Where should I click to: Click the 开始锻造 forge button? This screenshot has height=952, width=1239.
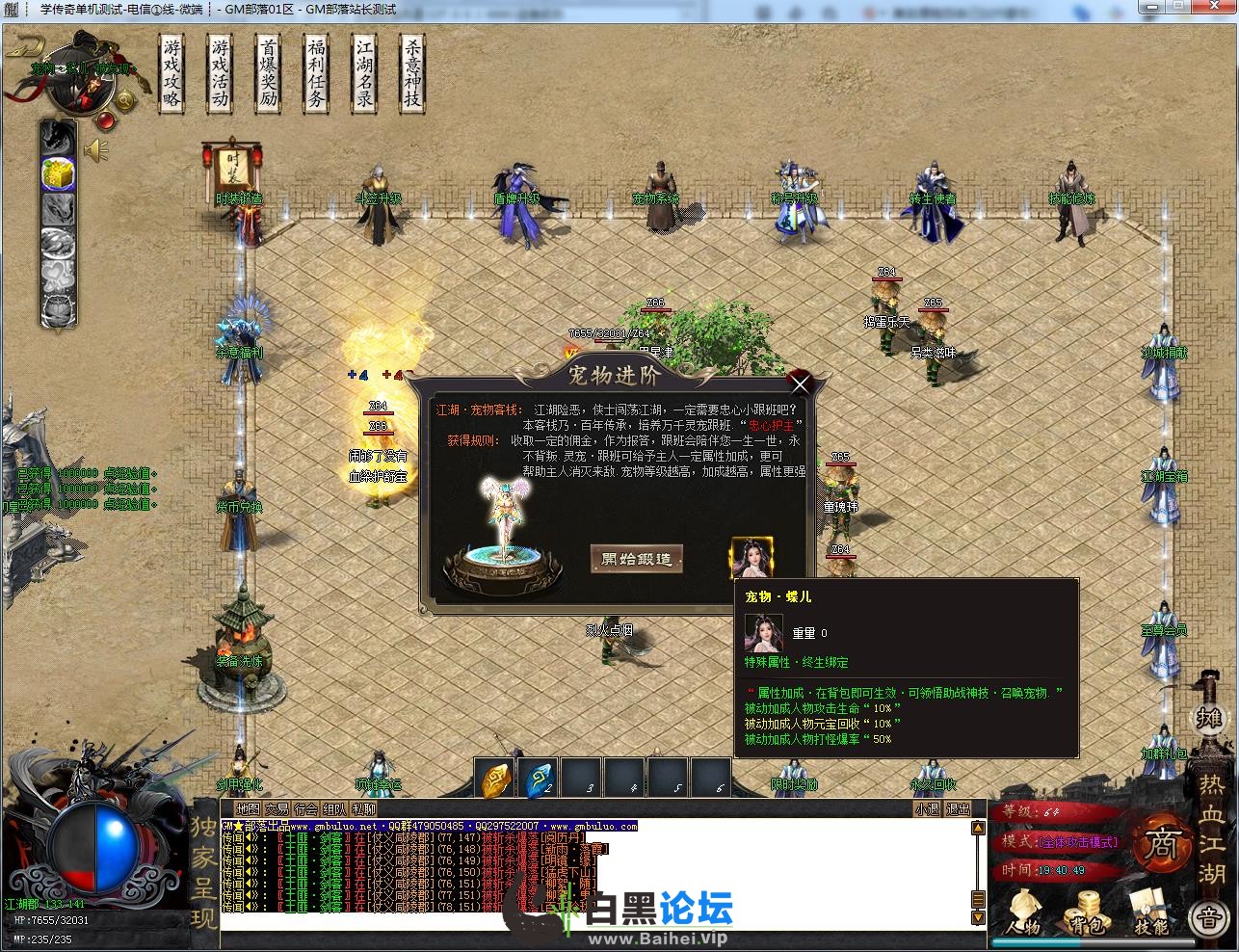coord(636,559)
